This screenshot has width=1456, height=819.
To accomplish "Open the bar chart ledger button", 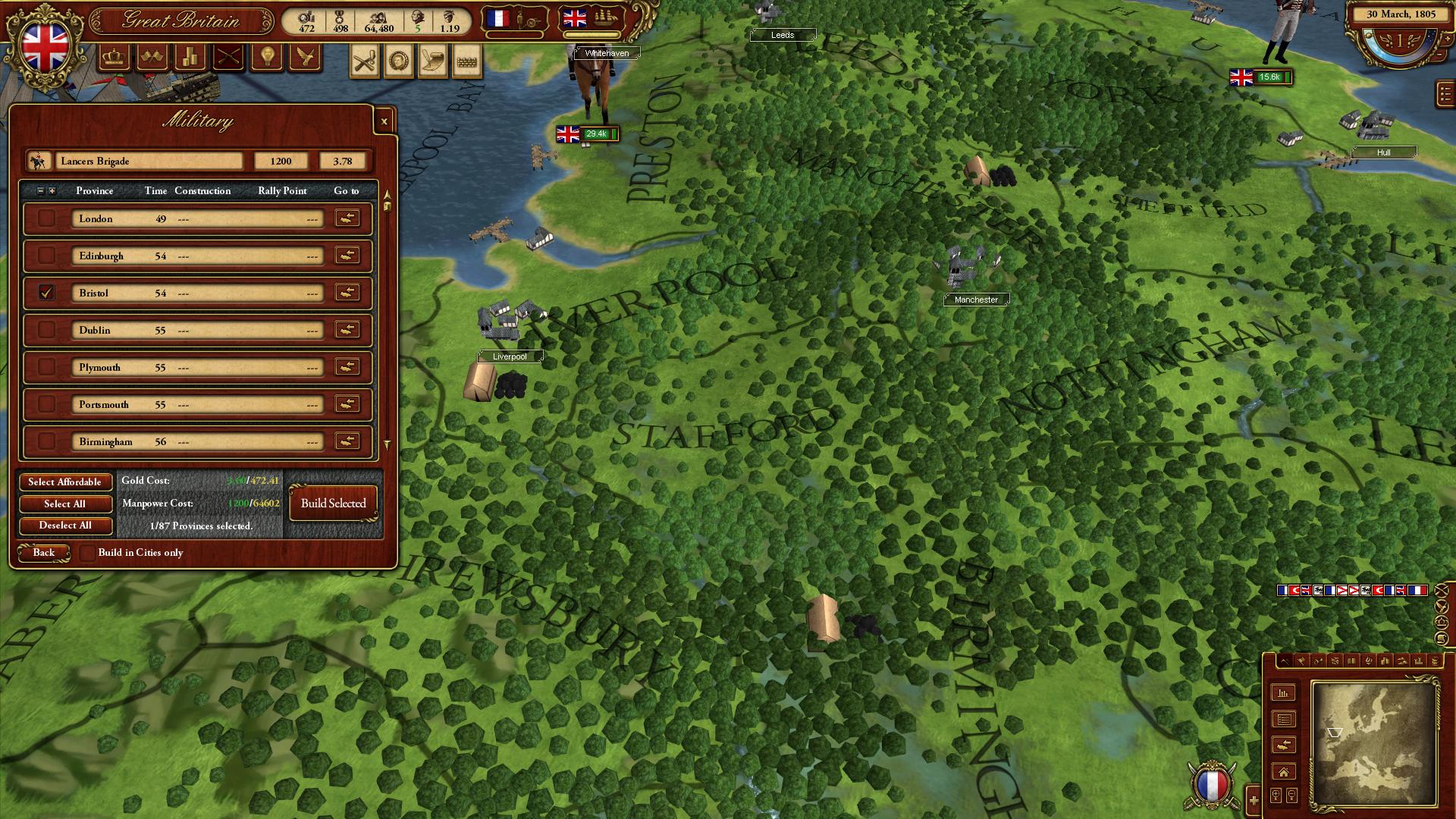I will click(x=1283, y=693).
